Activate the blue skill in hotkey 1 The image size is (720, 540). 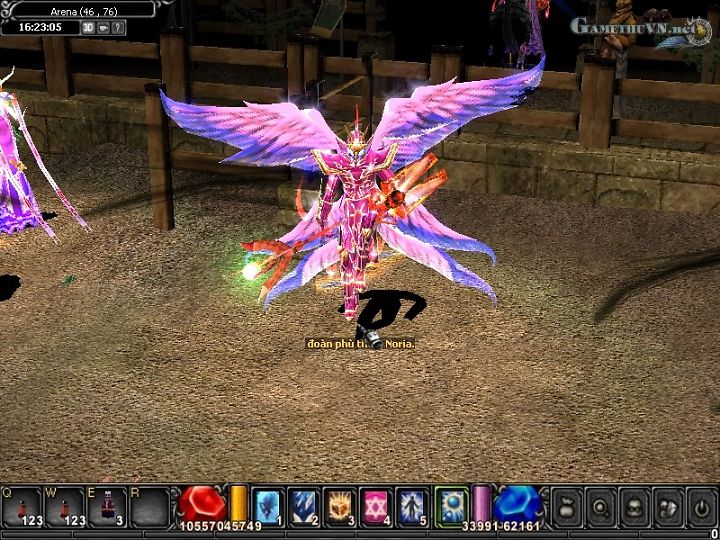coord(268,505)
